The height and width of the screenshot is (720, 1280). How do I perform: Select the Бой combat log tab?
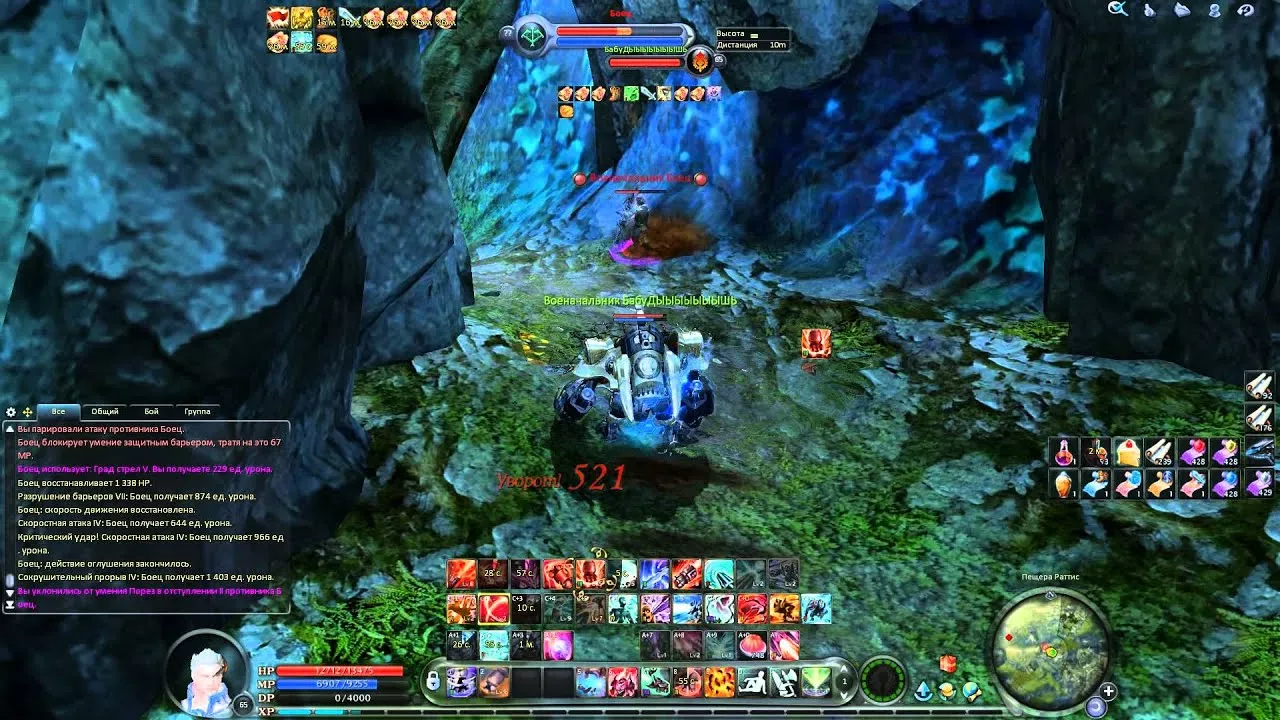(x=151, y=411)
